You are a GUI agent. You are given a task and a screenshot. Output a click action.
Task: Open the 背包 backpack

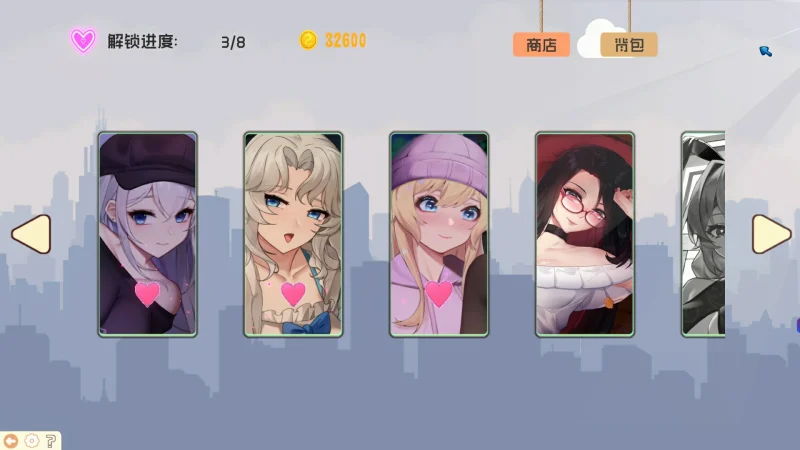coord(628,44)
